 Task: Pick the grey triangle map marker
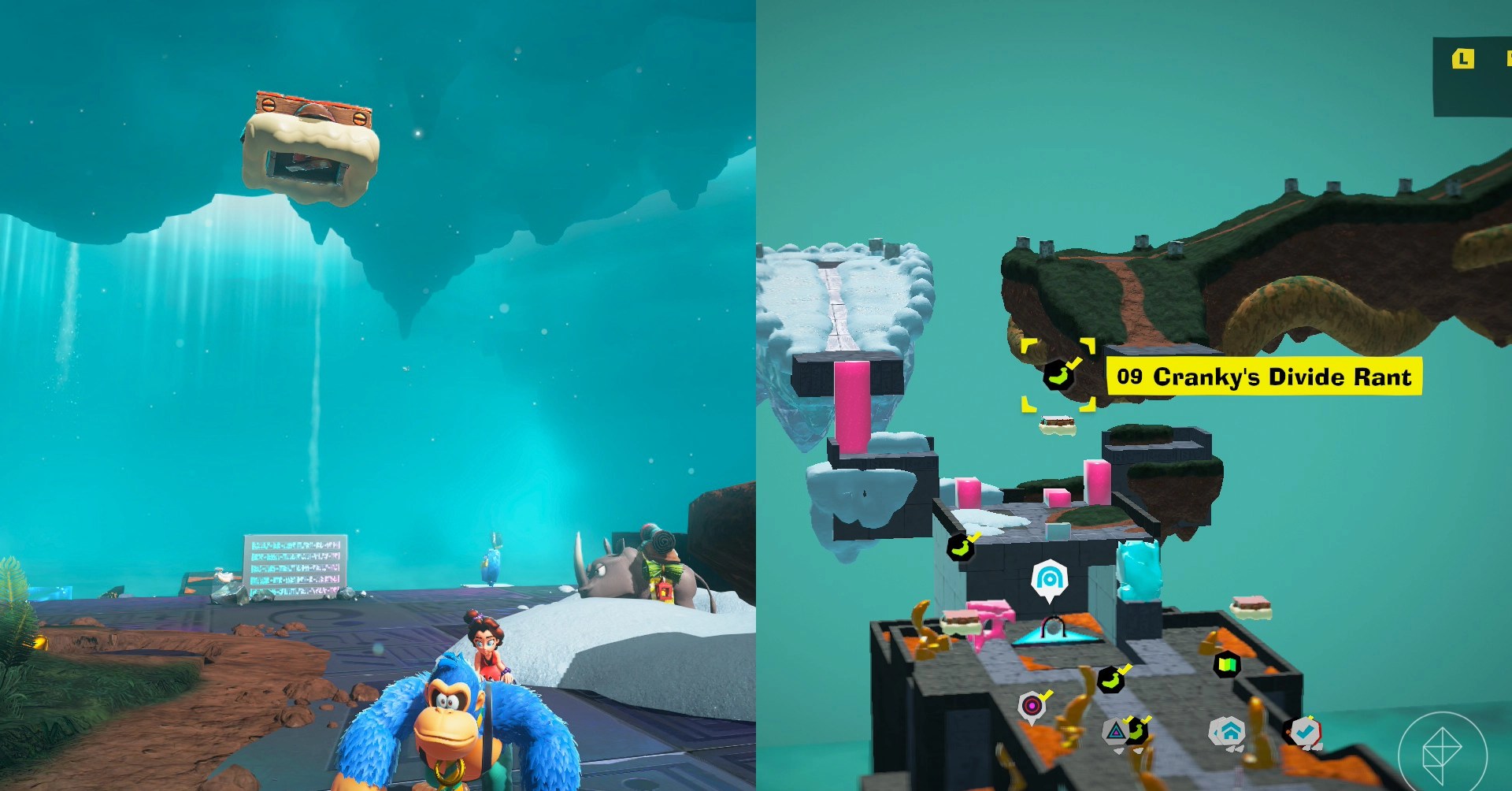tap(1115, 732)
